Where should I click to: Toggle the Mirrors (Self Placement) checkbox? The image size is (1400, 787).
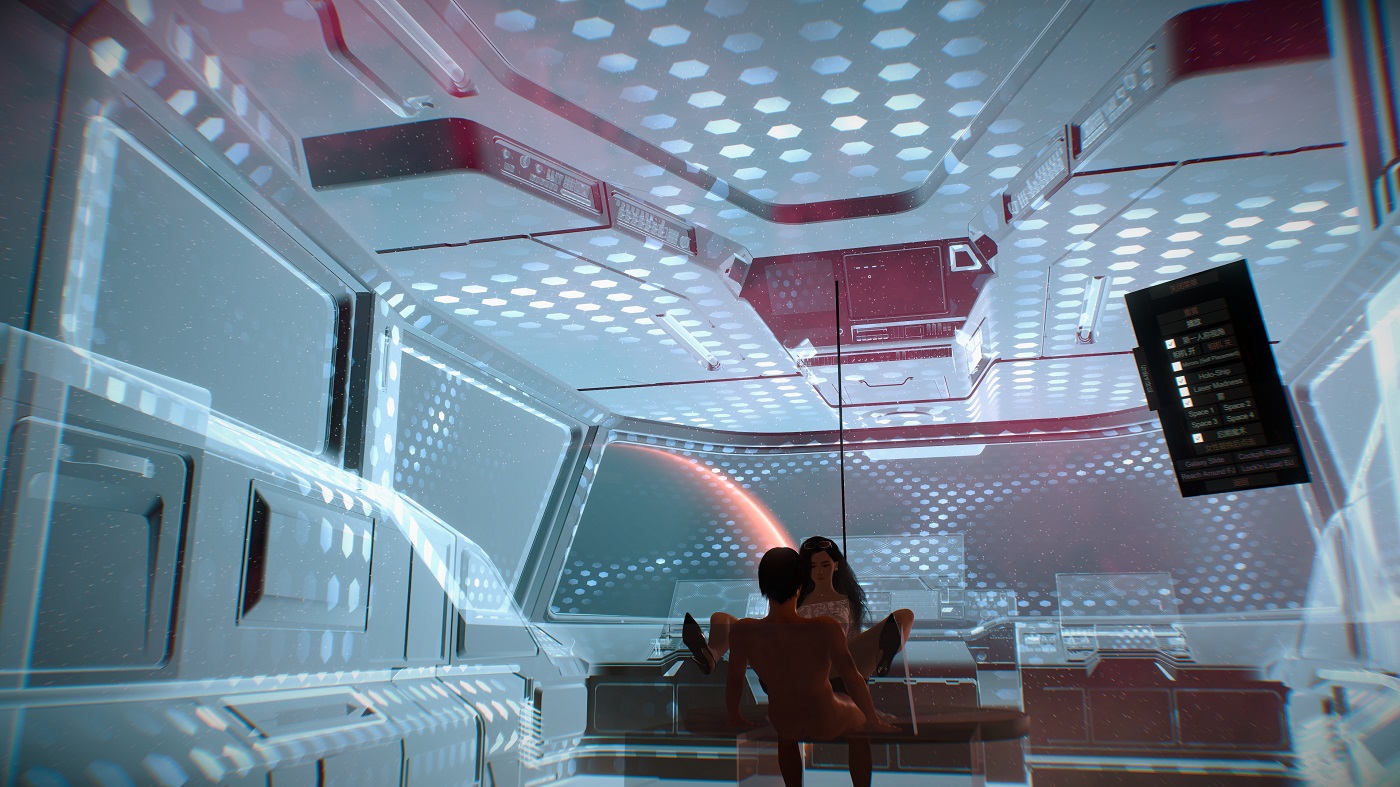[x=1177, y=366]
